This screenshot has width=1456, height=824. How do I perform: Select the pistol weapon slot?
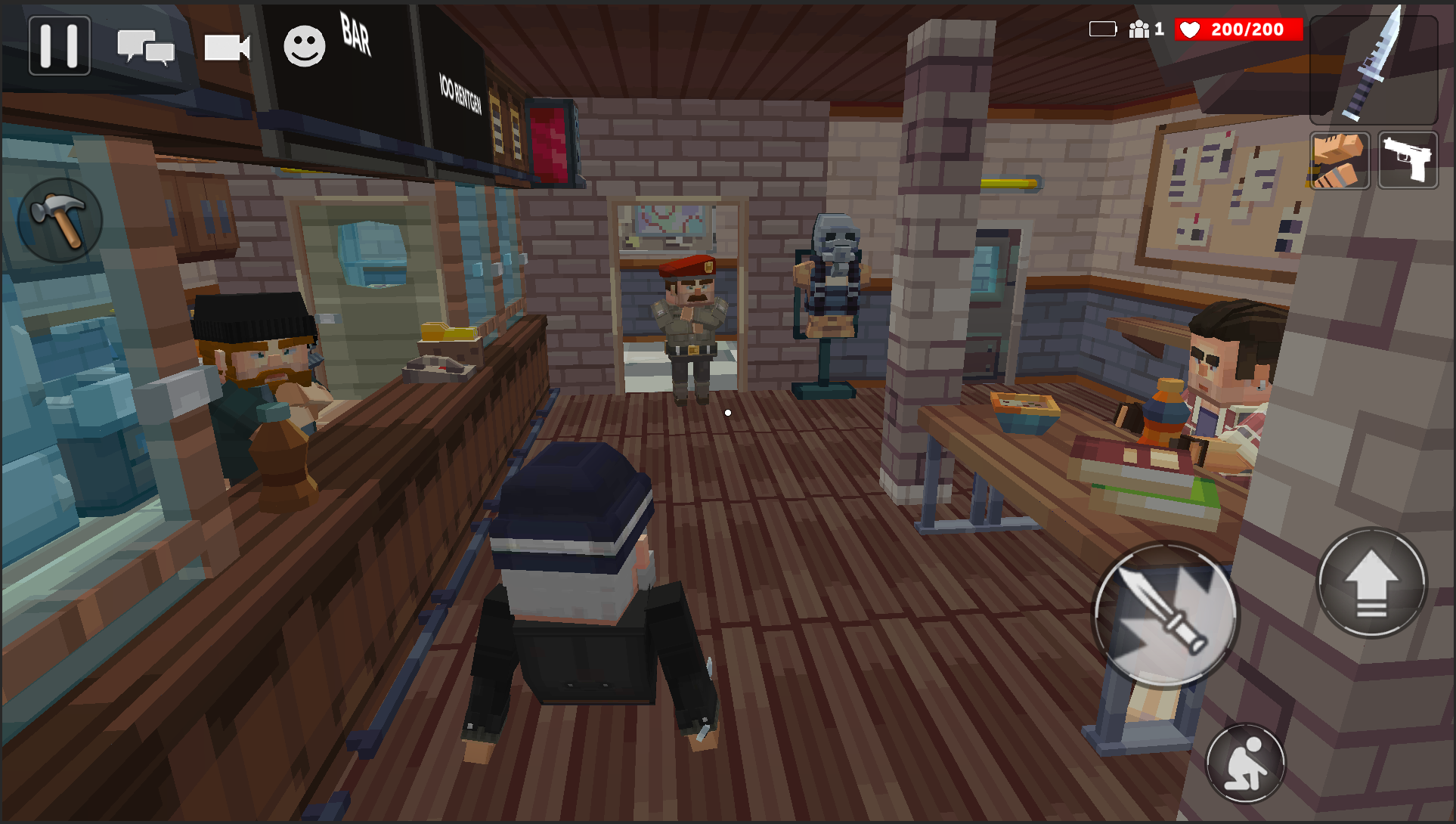pos(1408,160)
